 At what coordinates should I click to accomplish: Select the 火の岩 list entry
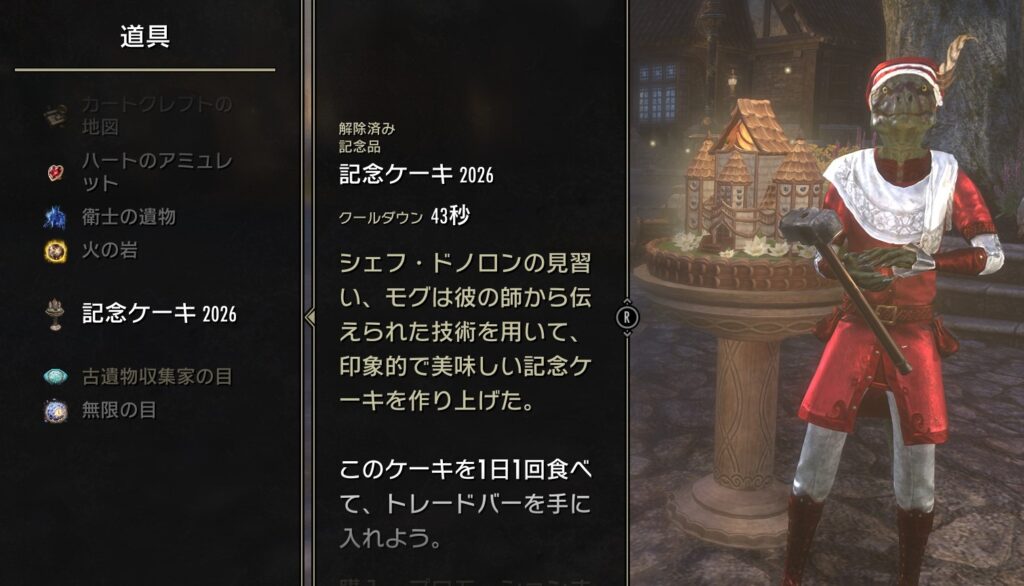(x=110, y=250)
